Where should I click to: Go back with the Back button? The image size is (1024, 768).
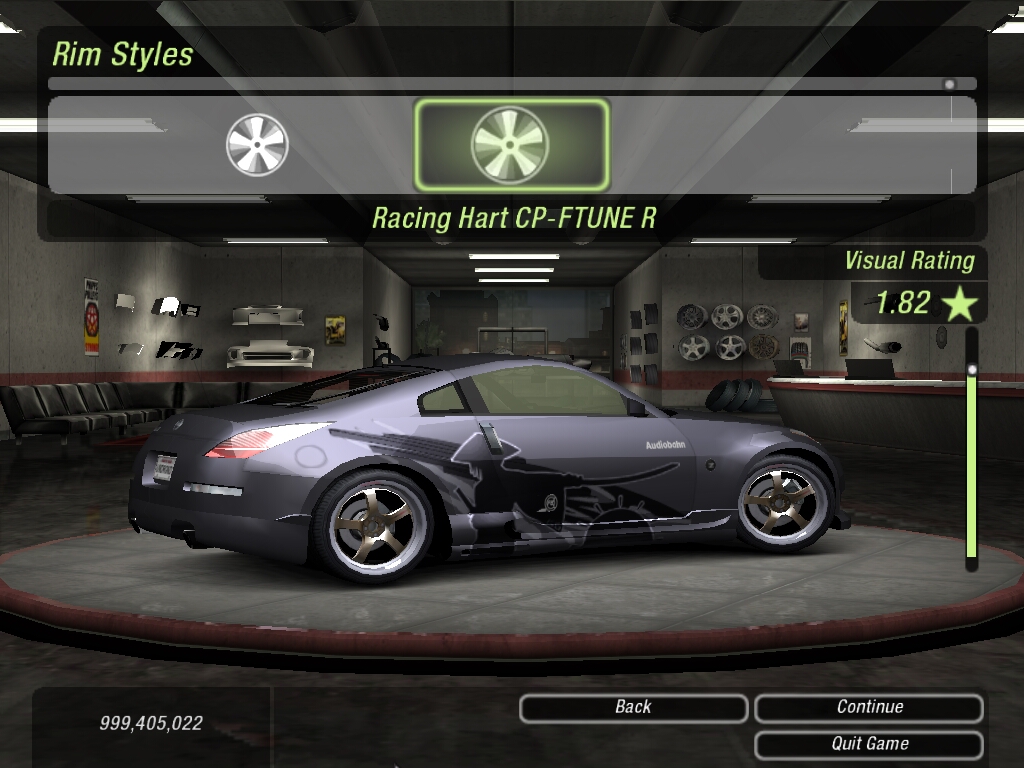click(x=633, y=708)
